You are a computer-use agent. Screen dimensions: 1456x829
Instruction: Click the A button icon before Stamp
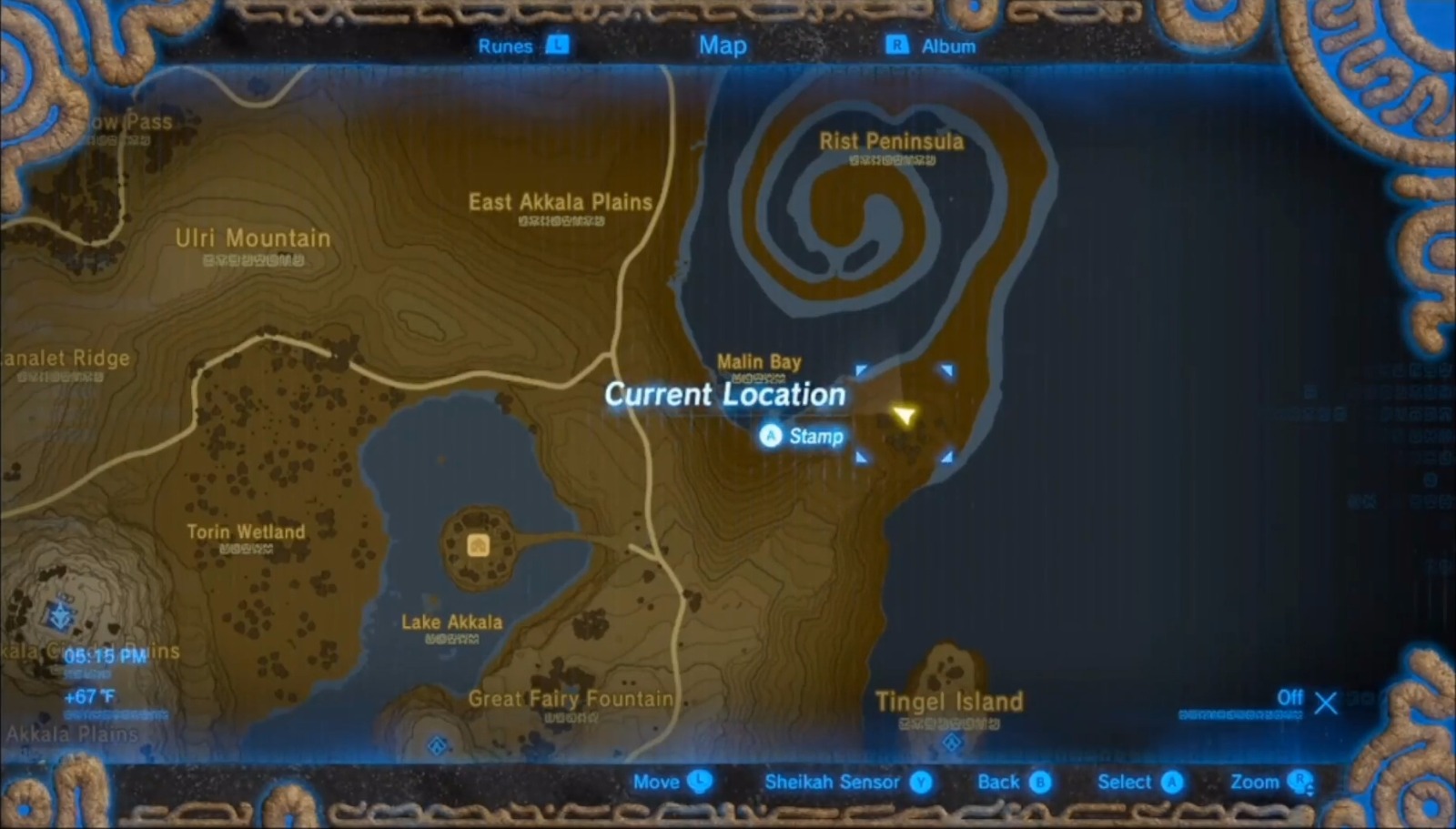pyautogui.click(x=770, y=436)
